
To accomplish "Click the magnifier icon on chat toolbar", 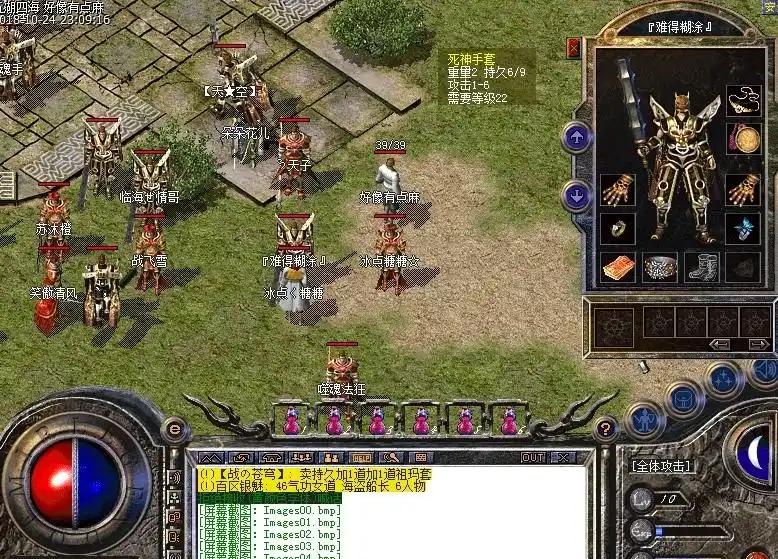I will pos(391,457).
